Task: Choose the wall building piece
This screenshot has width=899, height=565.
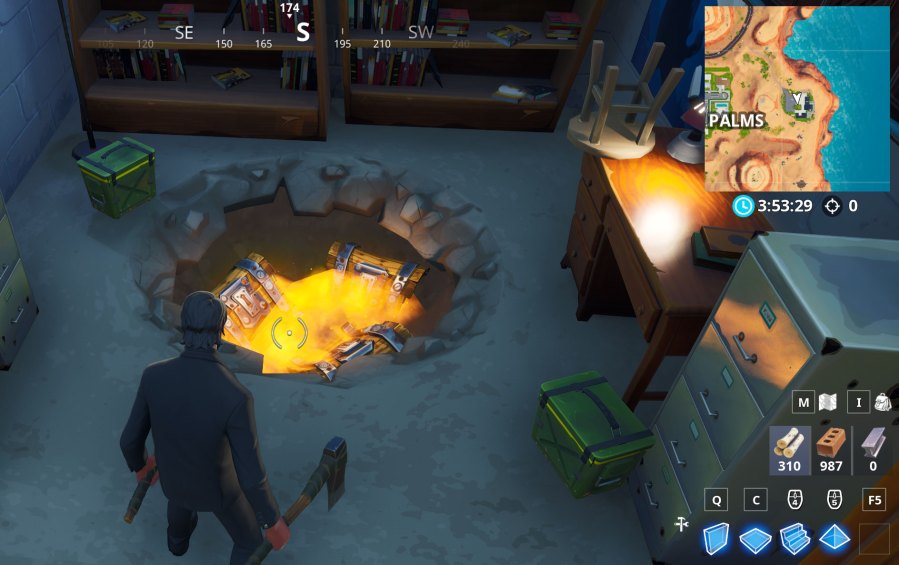Action: [716, 538]
